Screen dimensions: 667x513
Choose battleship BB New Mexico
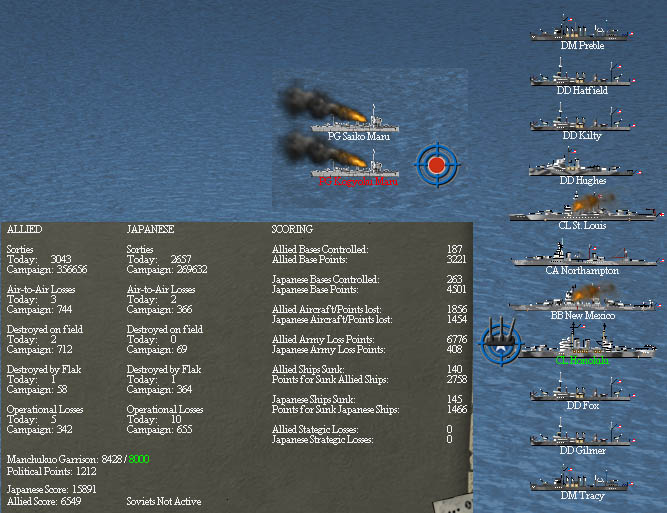click(x=582, y=299)
